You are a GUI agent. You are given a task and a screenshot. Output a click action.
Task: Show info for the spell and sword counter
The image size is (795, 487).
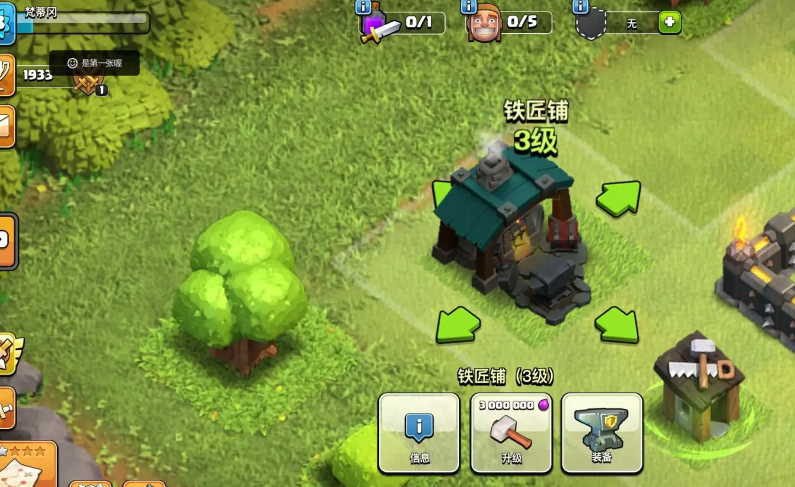(363, 7)
